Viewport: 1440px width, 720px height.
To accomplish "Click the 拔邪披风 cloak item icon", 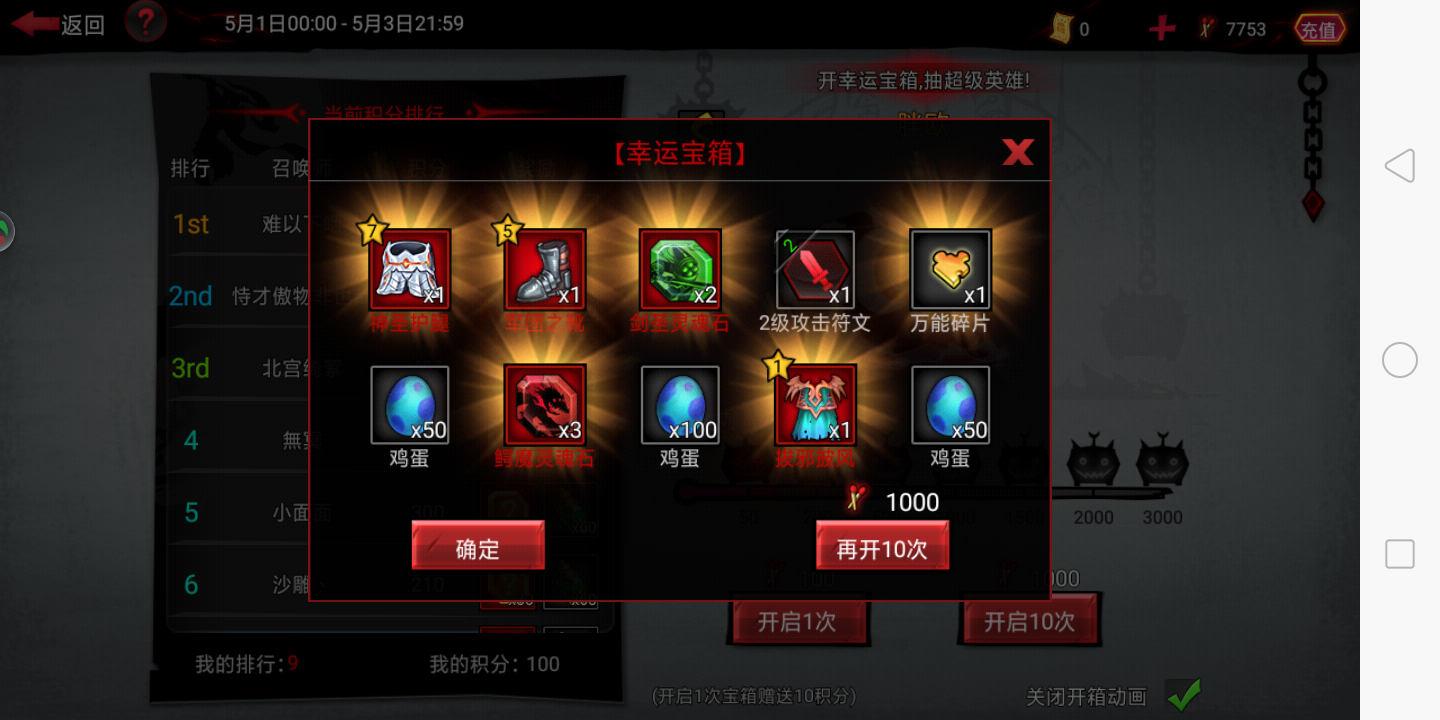I will point(815,405).
